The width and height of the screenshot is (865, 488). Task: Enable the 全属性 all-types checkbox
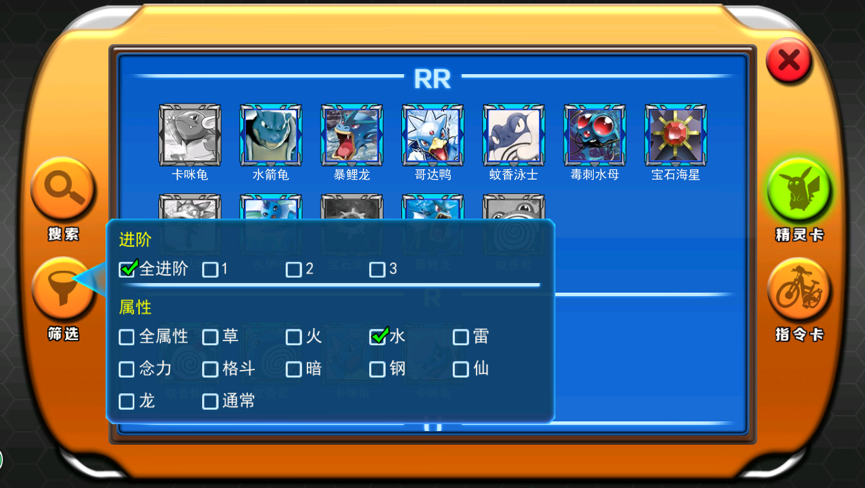(127, 337)
